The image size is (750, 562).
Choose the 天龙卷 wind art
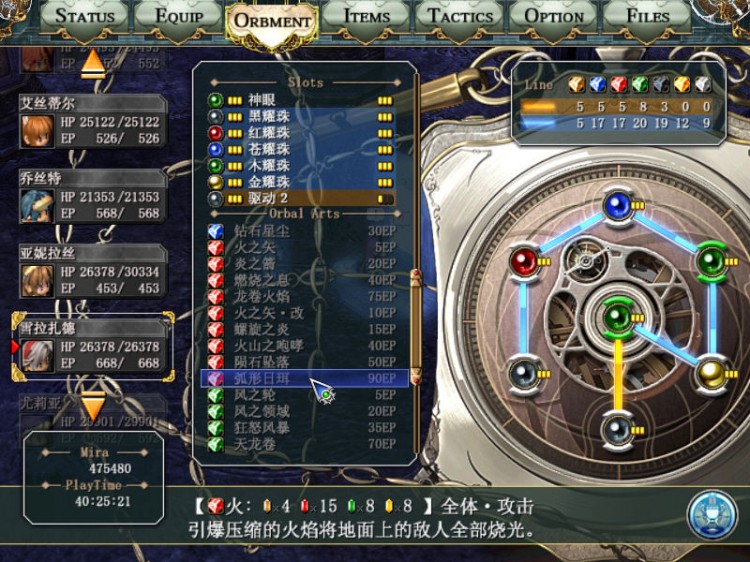(x=300, y=443)
